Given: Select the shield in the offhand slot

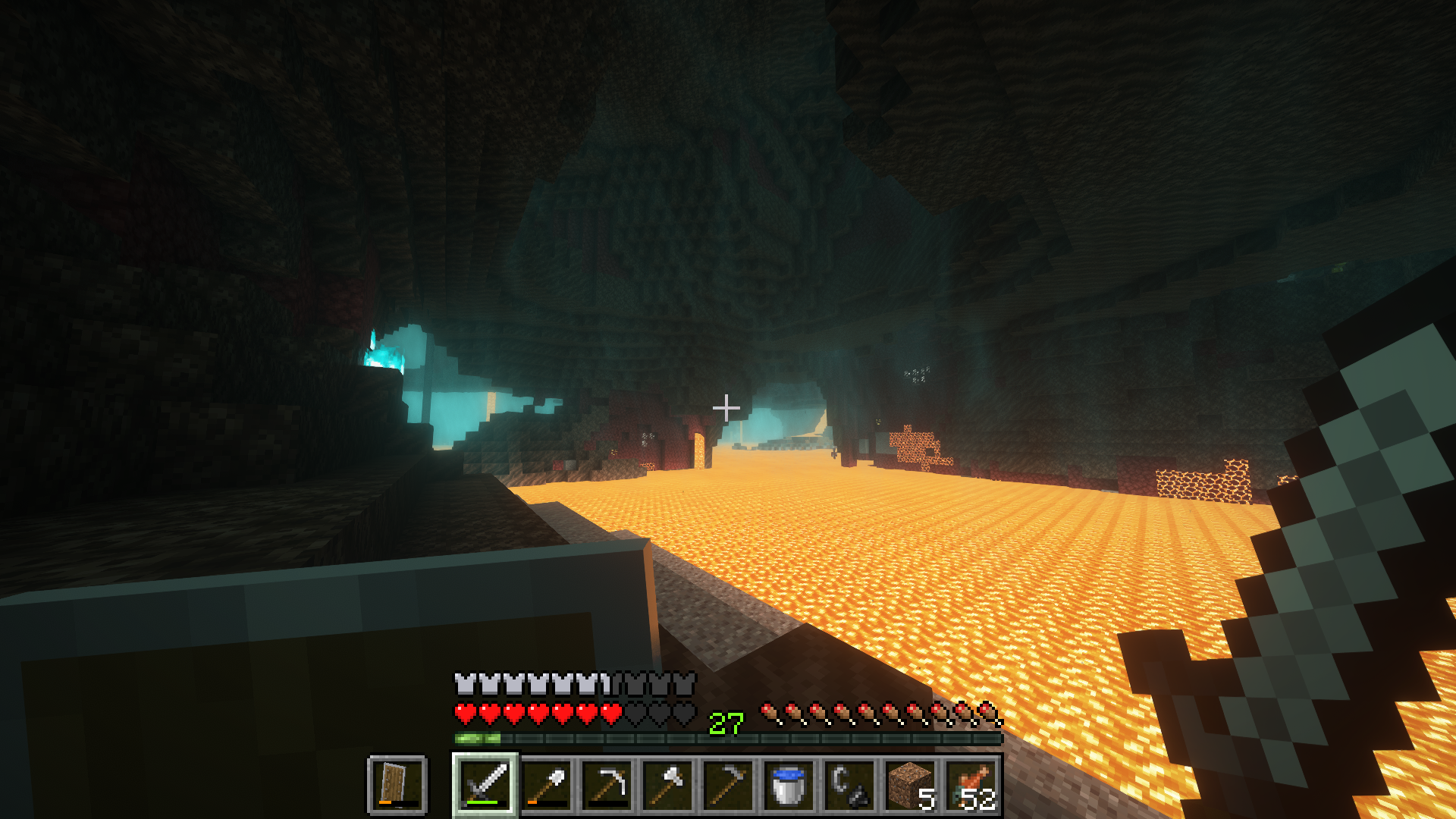Looking at the screenshot, I should pyautogui.click(x=397, y=784).
